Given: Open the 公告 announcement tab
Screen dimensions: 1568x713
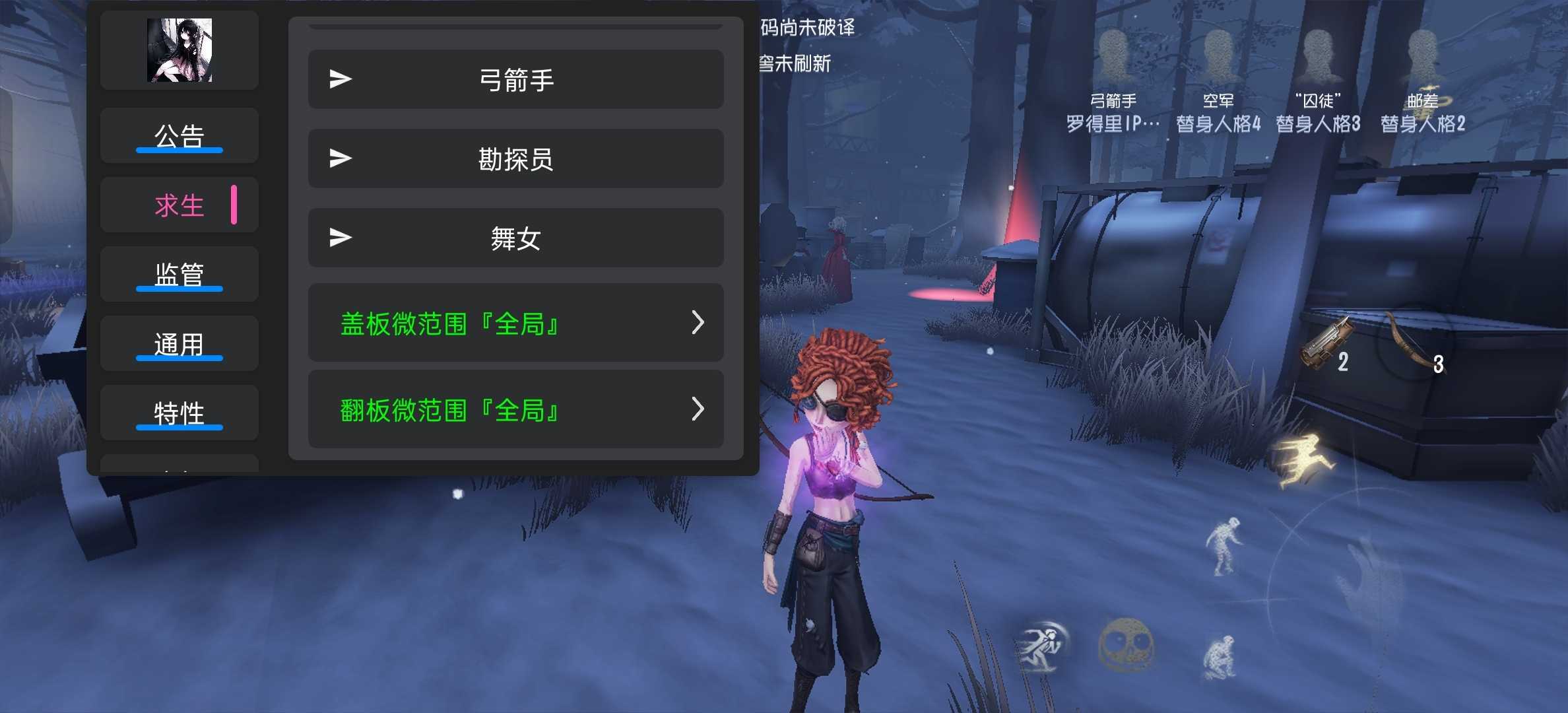Looking at the screenshot, I should [179, 136].
